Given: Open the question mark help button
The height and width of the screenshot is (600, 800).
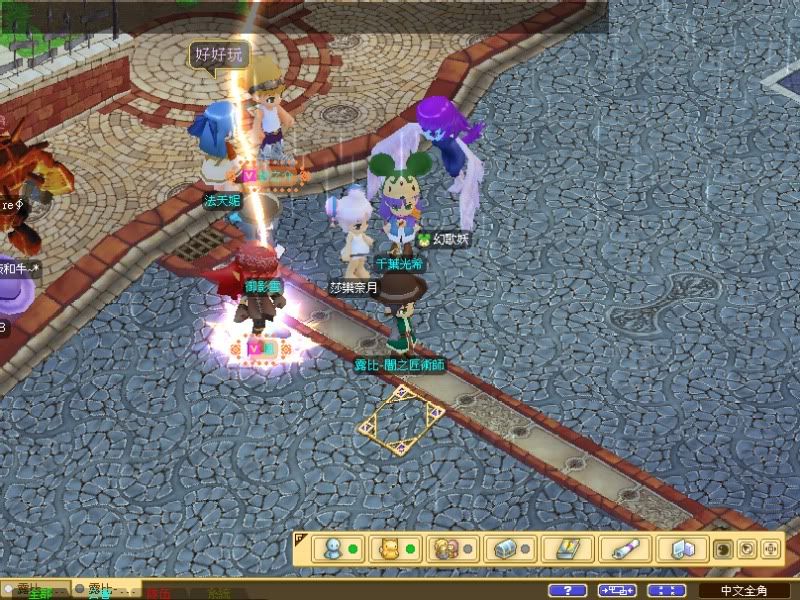Looking at the screenshot, I should (x=567, y=591).
